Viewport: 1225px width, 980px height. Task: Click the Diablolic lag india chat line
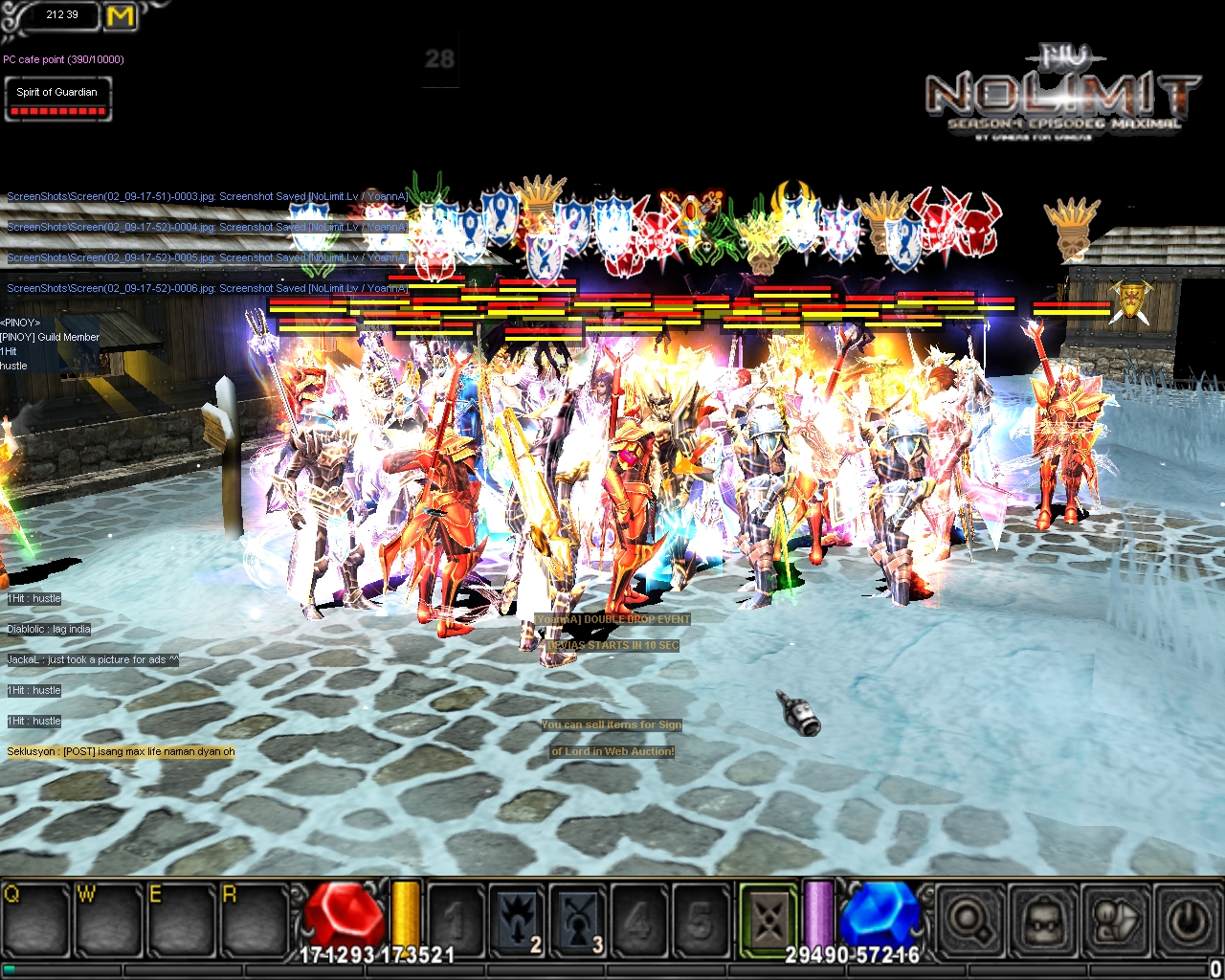(49, 629)
